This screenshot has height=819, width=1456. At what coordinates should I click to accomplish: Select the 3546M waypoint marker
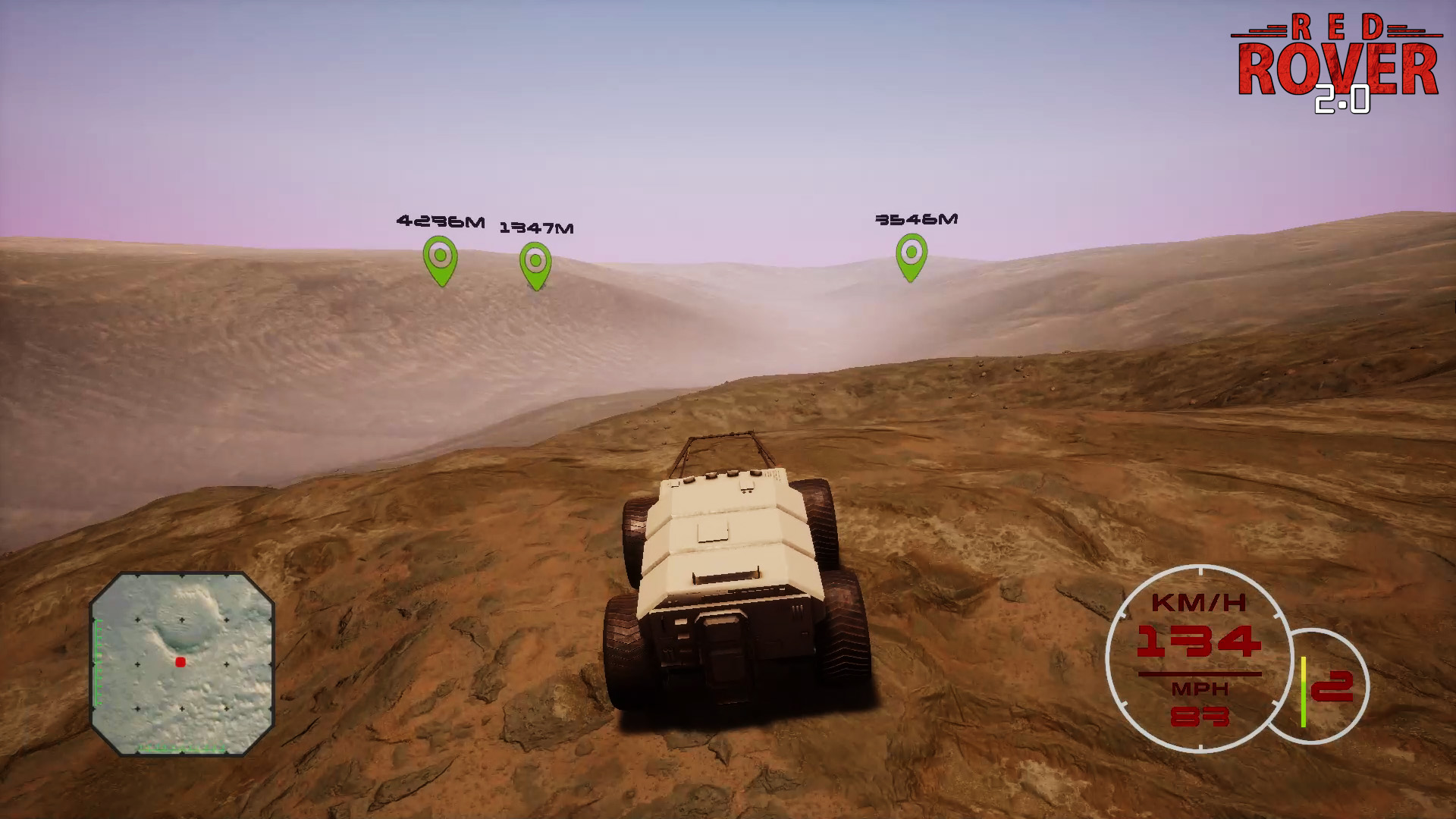[x=911, y=255]
